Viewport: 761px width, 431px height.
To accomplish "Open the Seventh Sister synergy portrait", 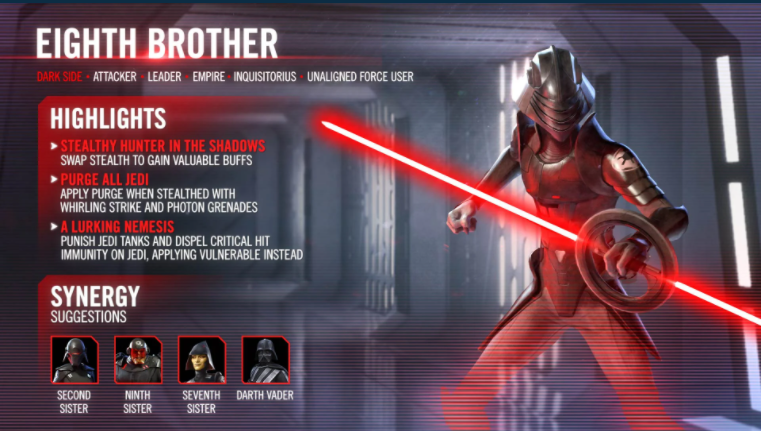I will tap(202, 360).
